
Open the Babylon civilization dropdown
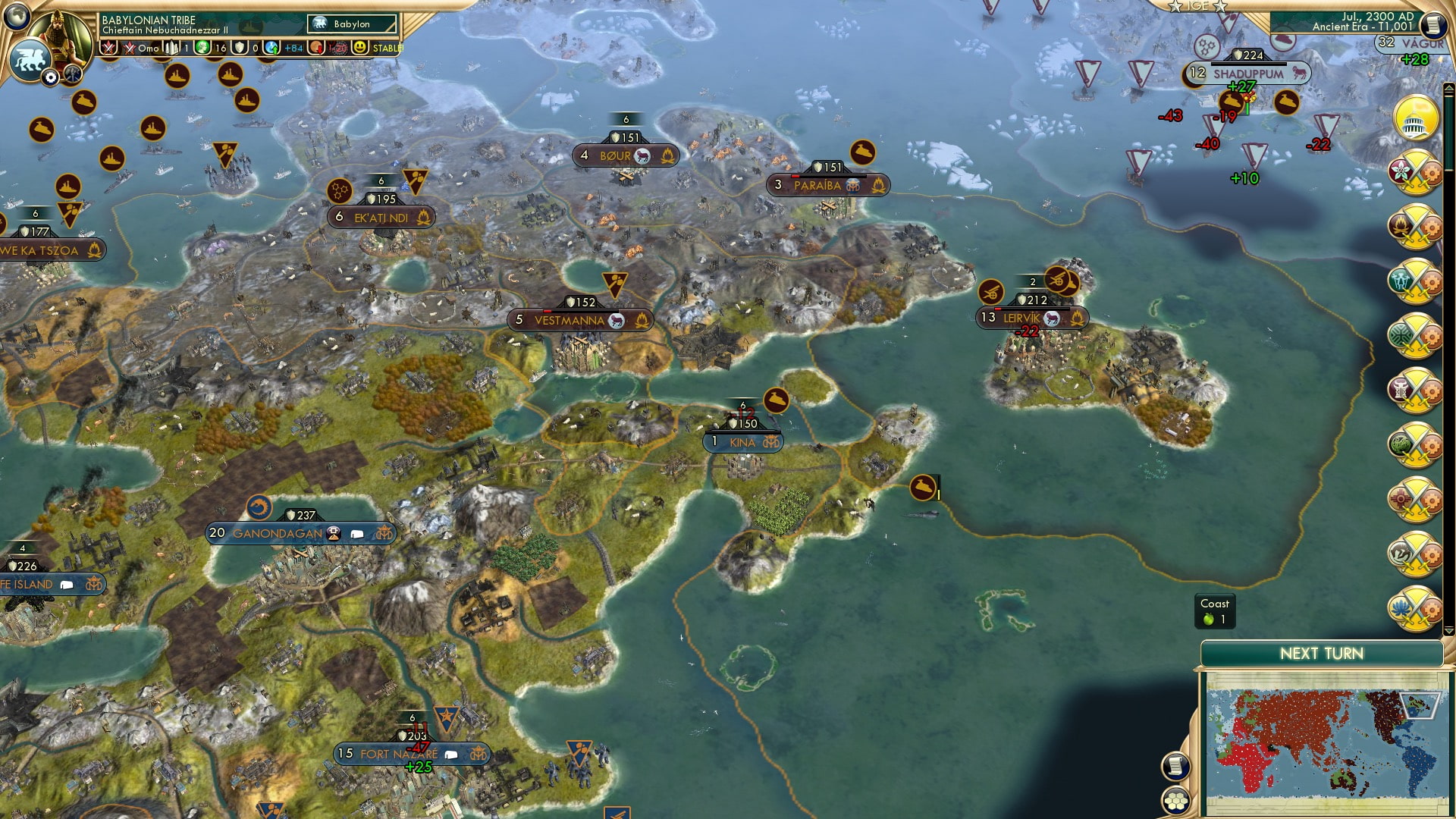tap(353, 24)
